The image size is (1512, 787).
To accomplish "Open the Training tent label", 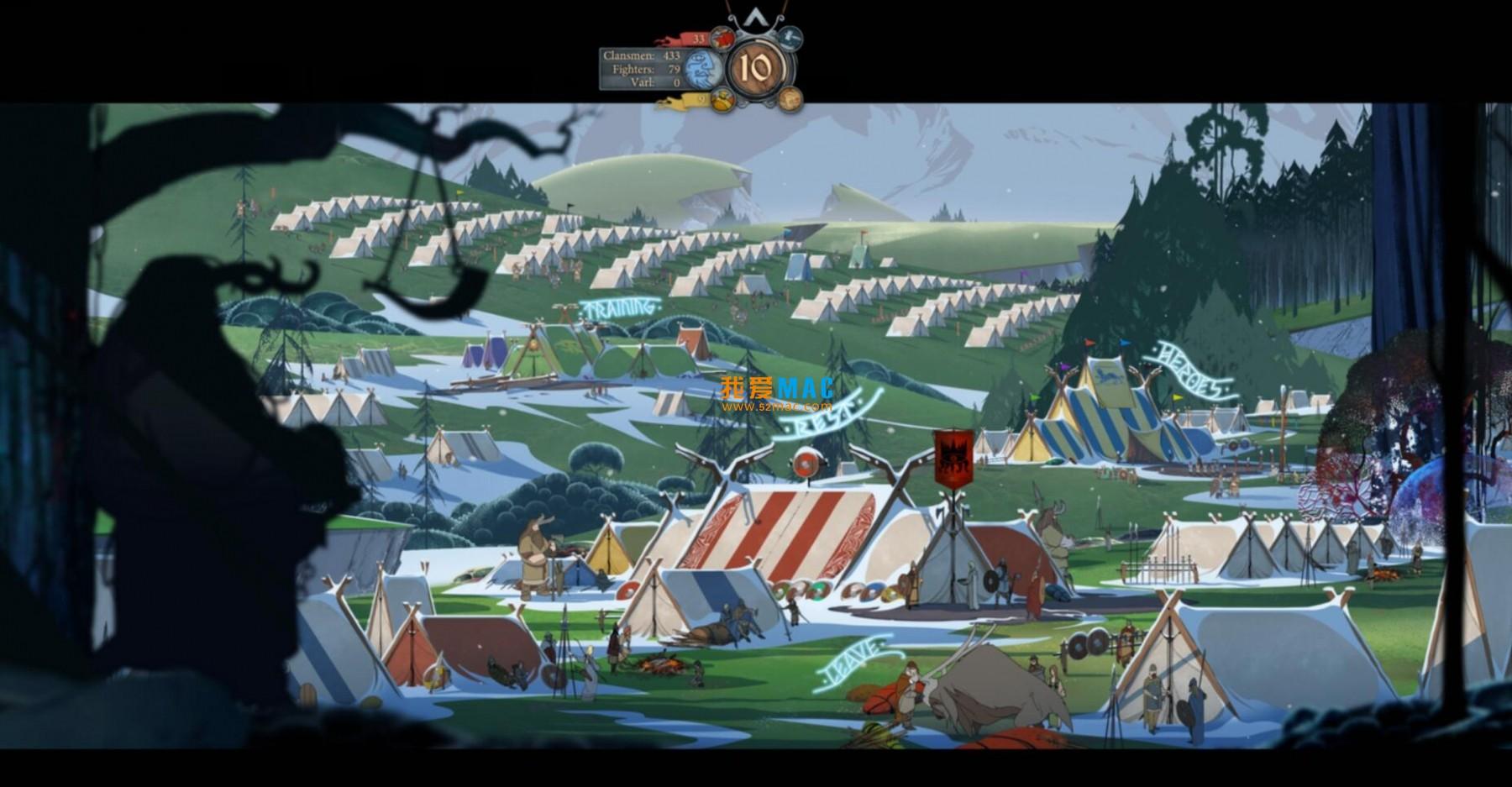I will pyautogui.click(x=620, y=308).
